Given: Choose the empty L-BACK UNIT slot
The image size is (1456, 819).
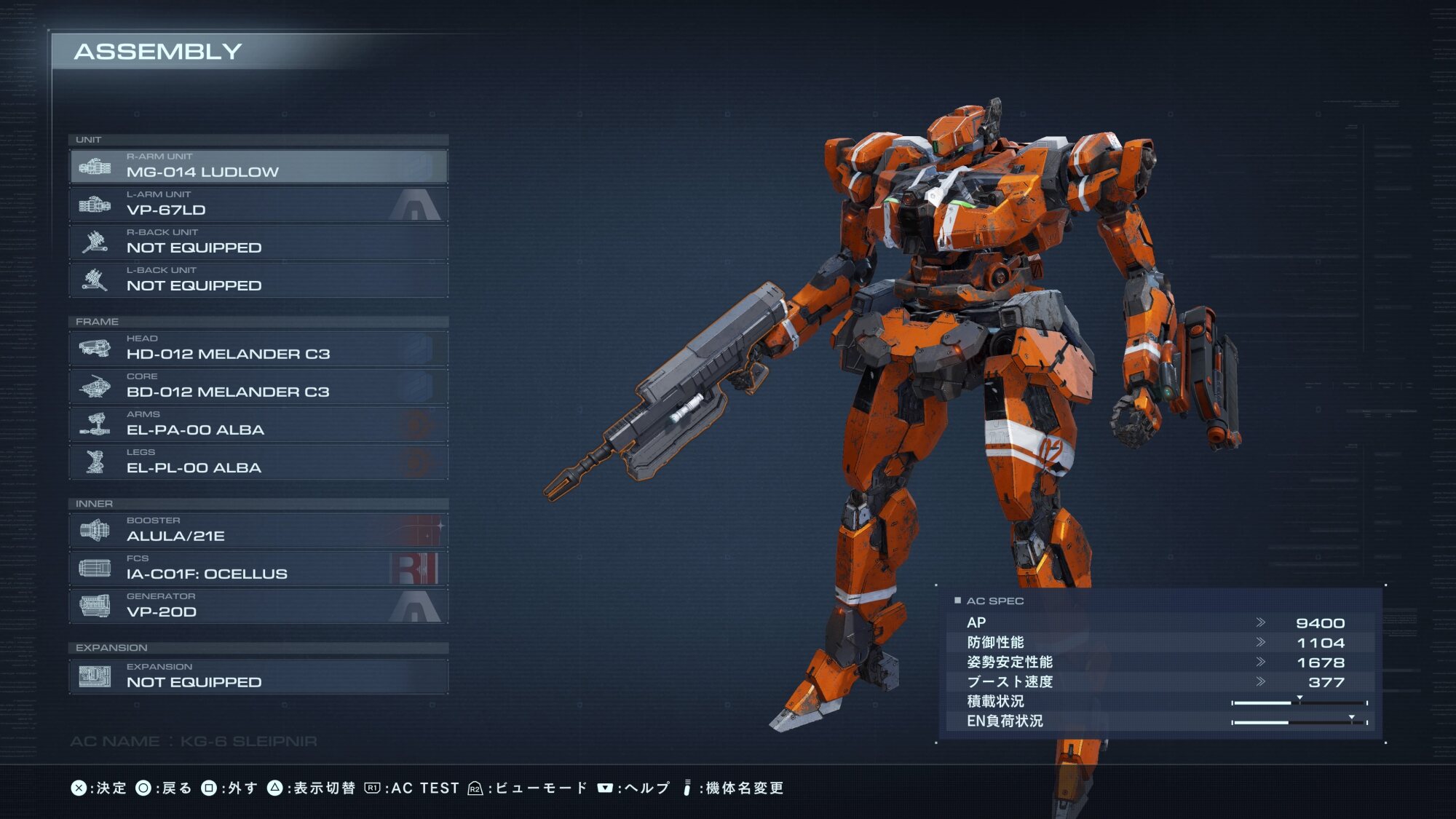Looking at the screenshot, I should pyautogui.click(x=258, y=280).
